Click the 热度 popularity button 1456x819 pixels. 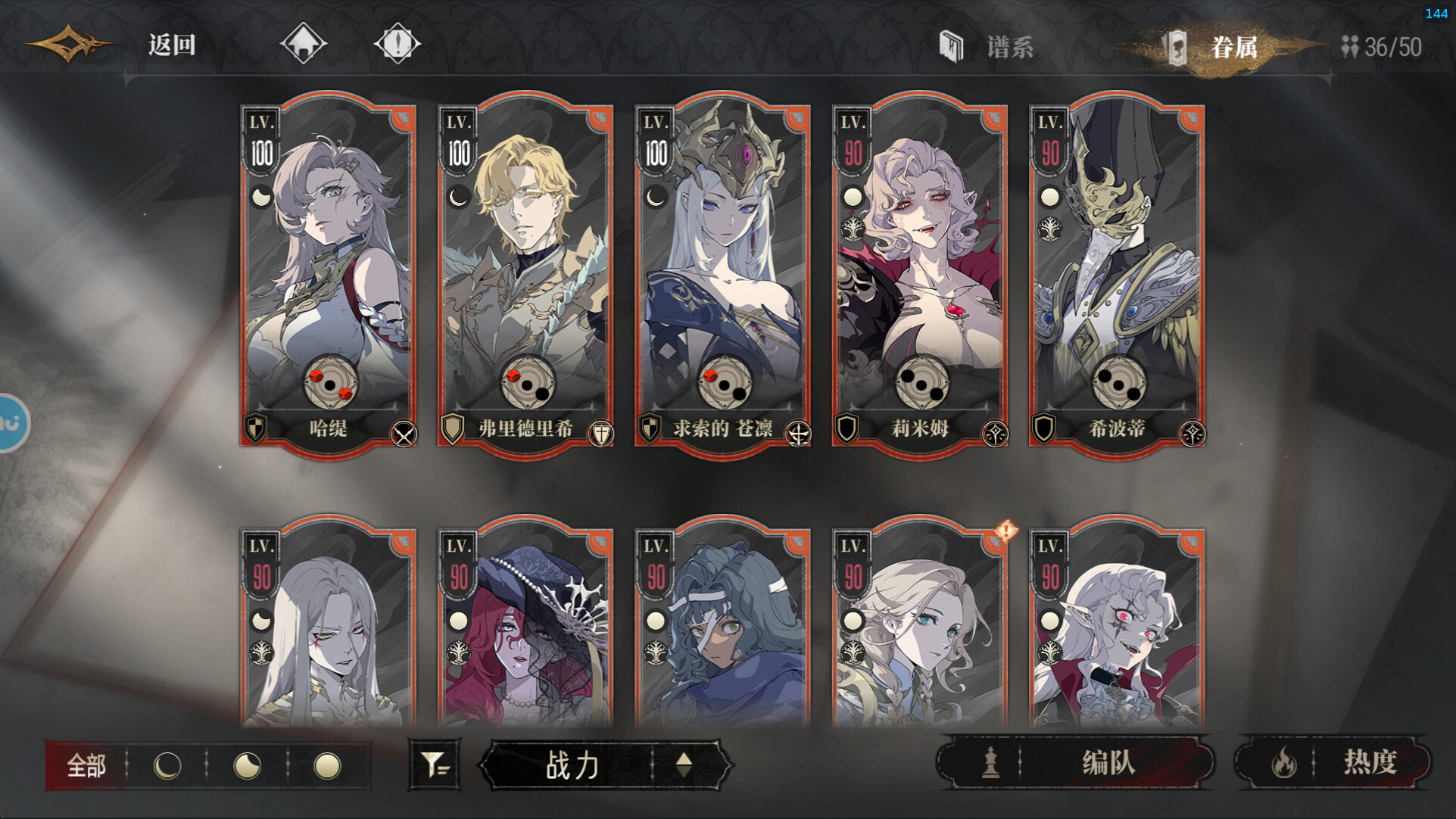(x=1334, y=762)
